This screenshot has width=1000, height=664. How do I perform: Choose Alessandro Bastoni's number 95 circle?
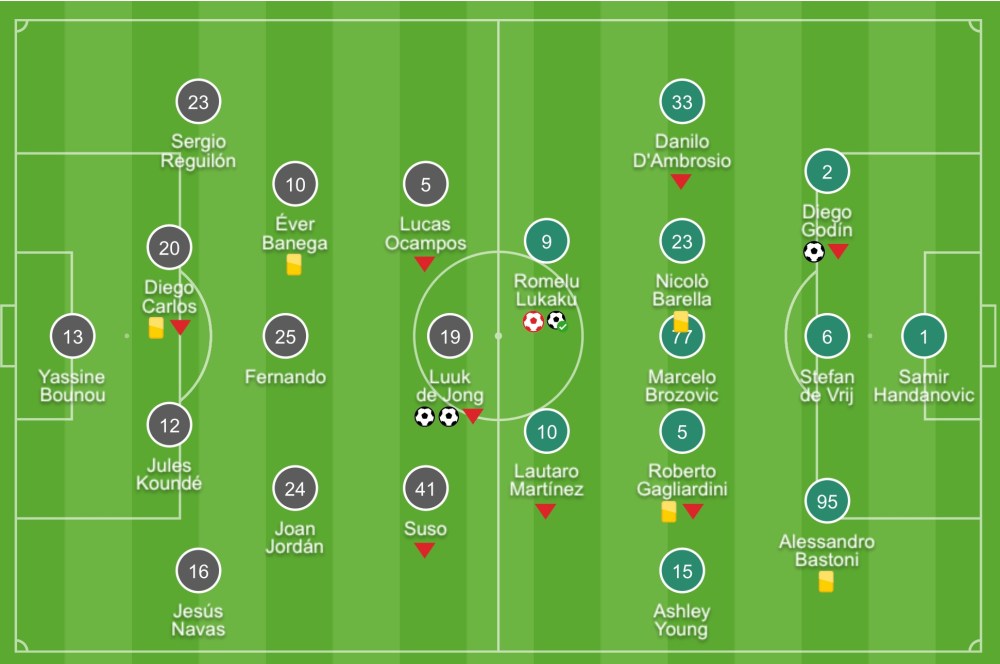tap(827, 502)
